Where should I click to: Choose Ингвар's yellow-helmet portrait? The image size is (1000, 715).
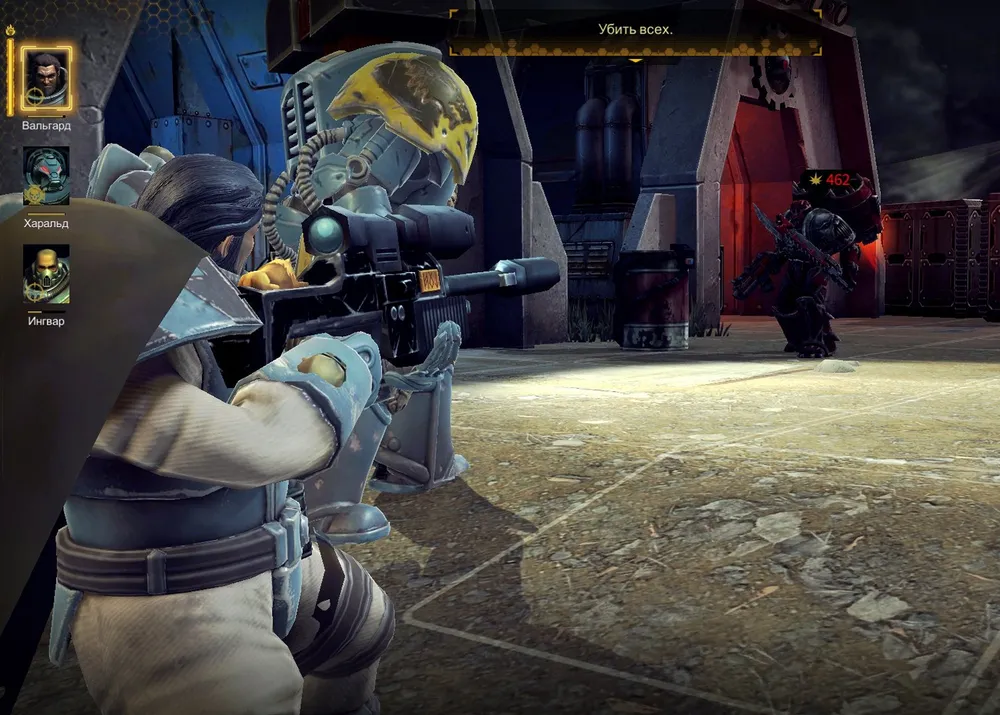(46, 274)
